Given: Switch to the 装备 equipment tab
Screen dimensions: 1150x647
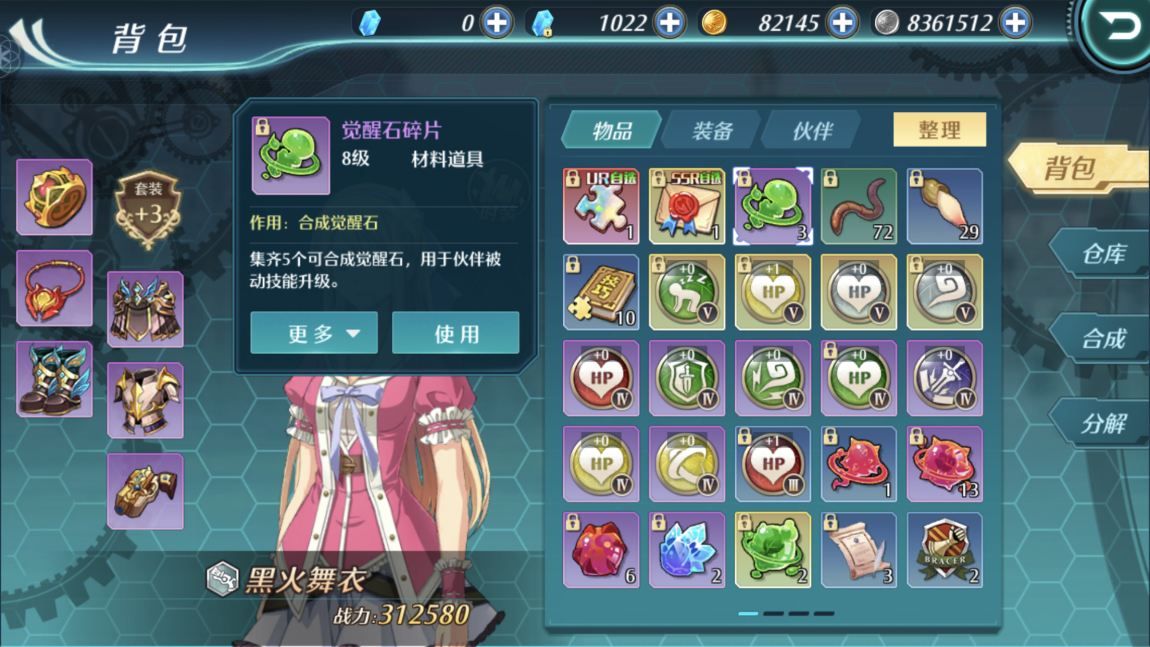Looking at the screenshot, I should 711,131.
